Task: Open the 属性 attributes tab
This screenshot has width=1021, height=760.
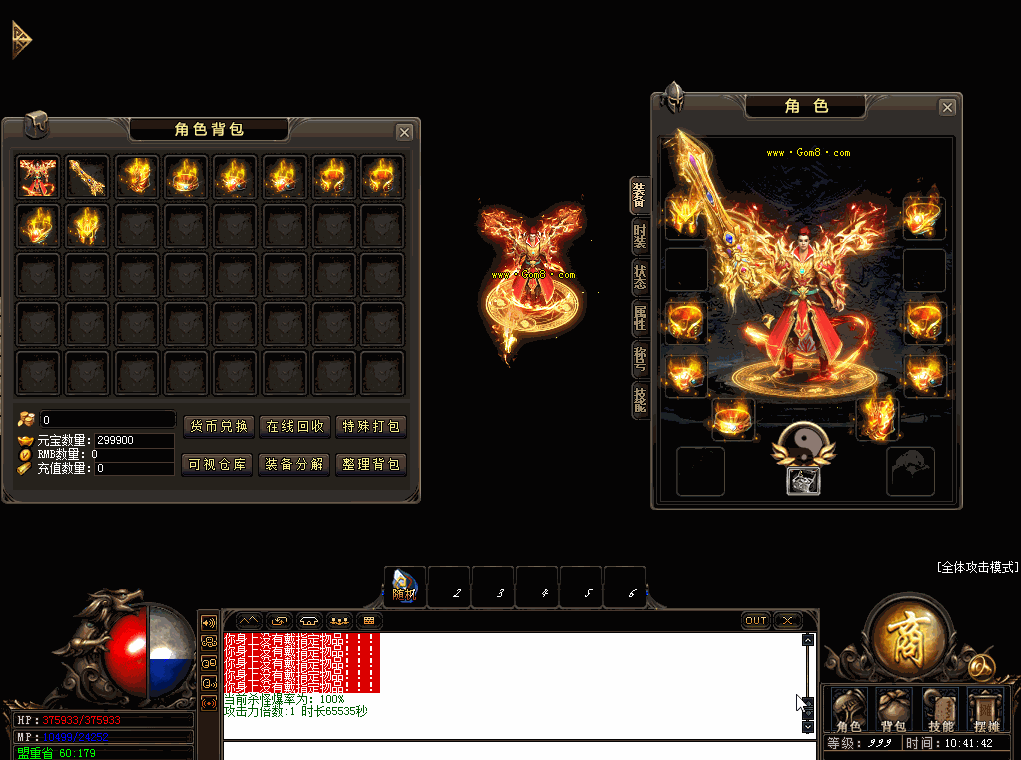Action: (x=639, y=318)
